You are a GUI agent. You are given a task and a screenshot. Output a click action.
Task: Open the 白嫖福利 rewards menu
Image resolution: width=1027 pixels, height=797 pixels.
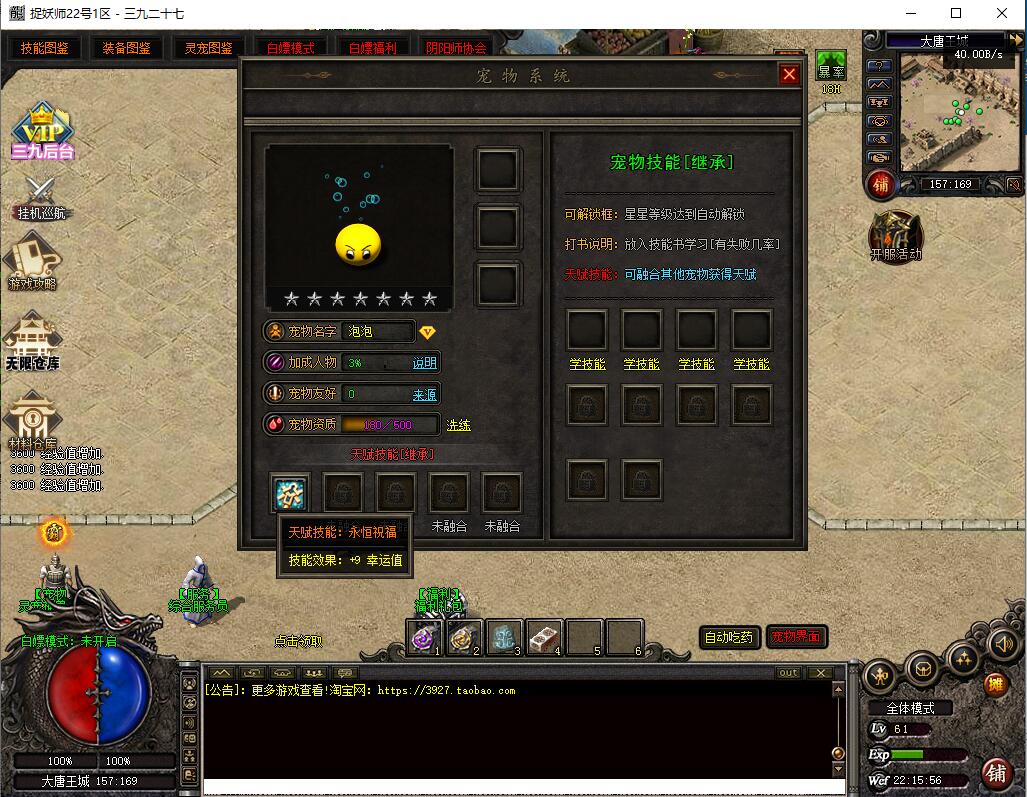pyautogui.click(x=372, y=48)
